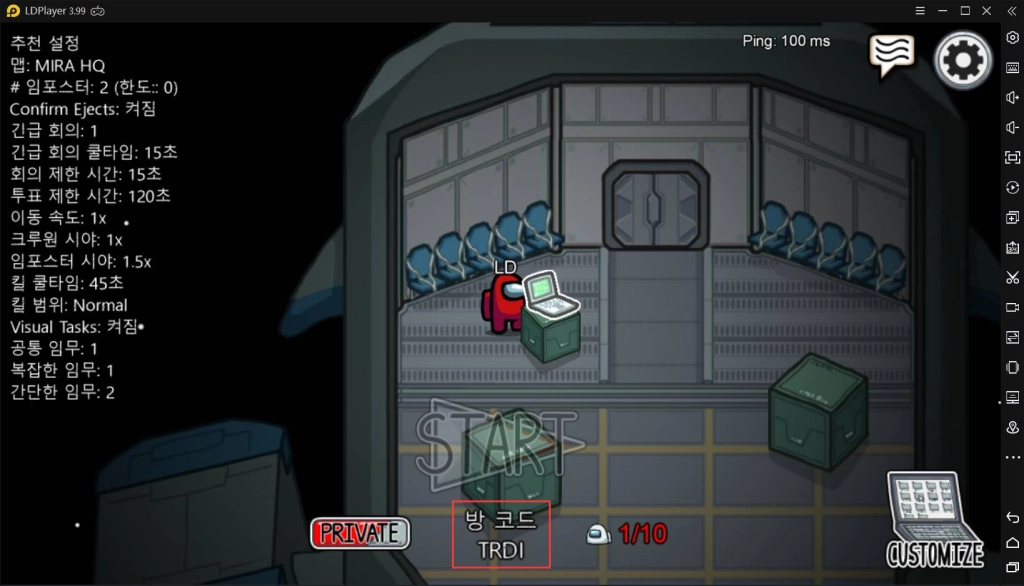Viewport: 1024px width, 586px height.
Task: Minimize the LDPlayer window
Action: pyautogui.click(x=942, y=10)
